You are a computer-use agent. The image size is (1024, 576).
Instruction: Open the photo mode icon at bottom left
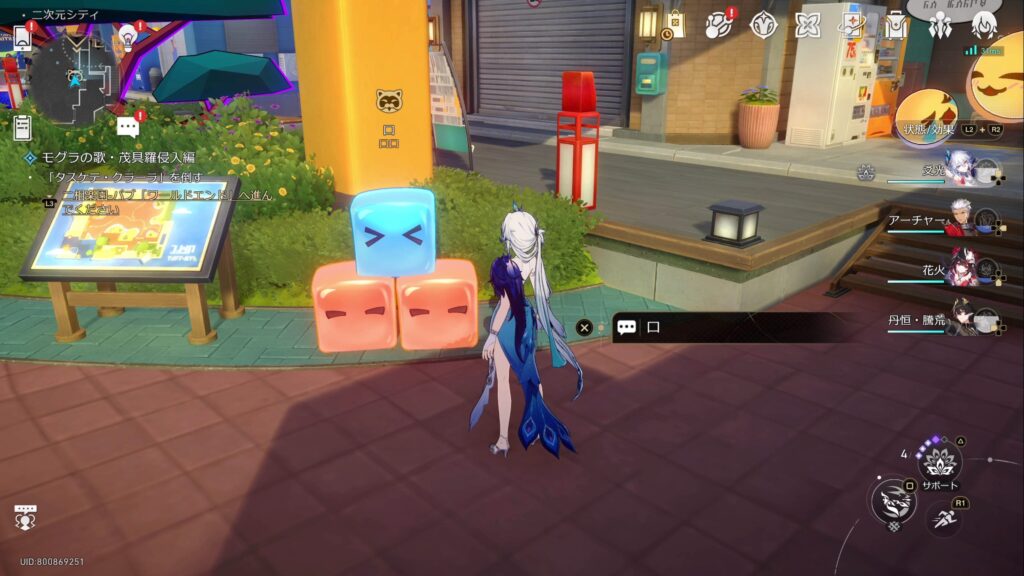pyautogui.click(x=25, y=517)
